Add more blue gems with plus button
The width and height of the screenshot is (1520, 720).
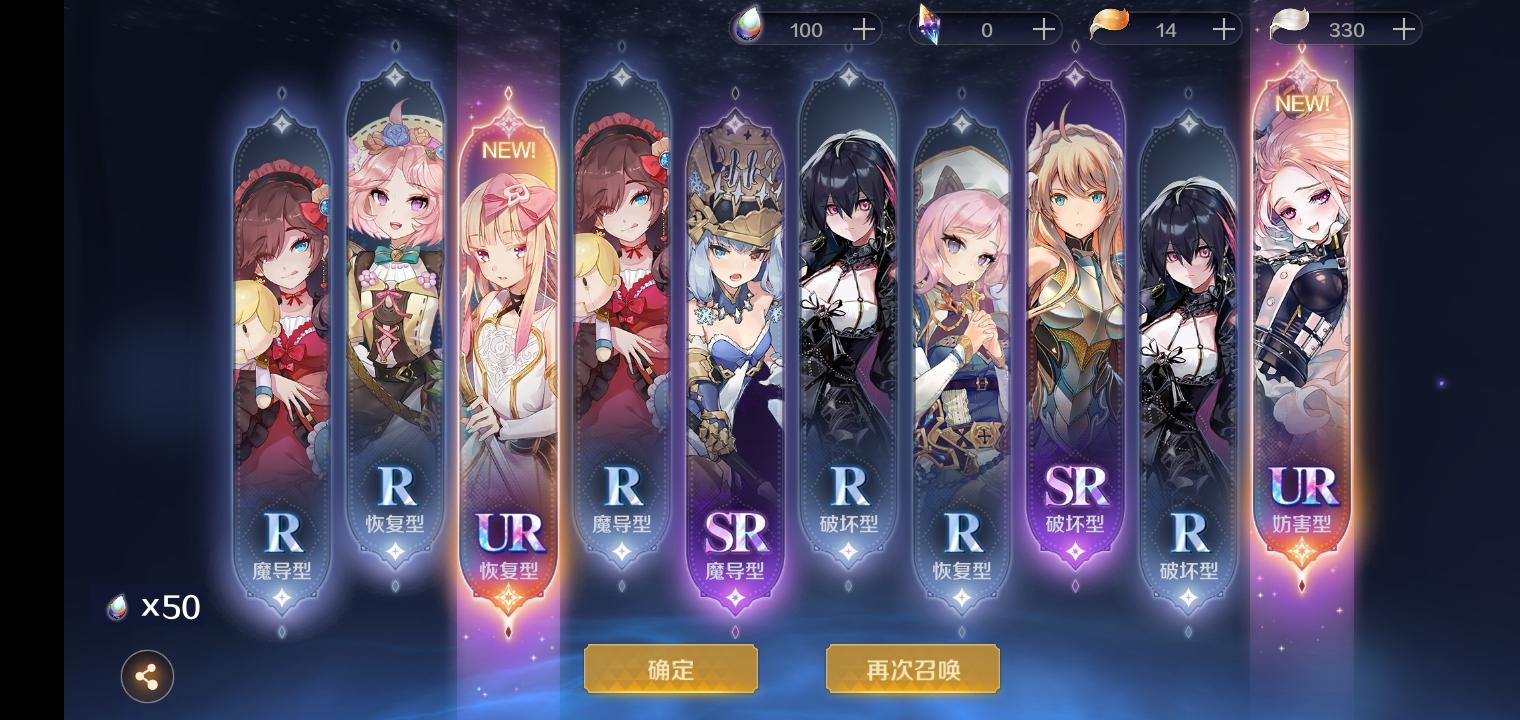pyautogui.click(x=862, y=29)
